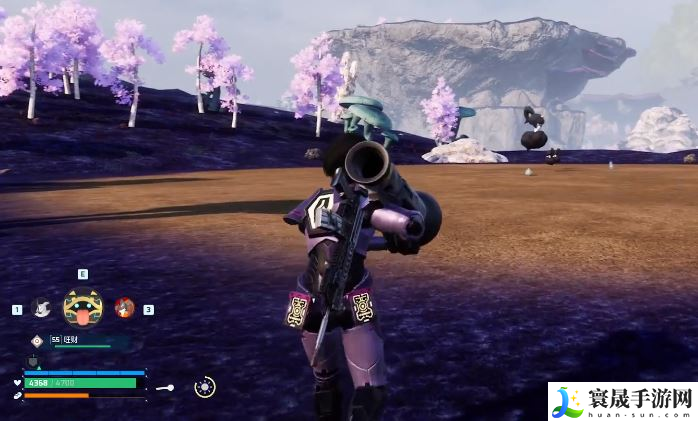Click the sun time-of-day dial icon

[204, 387]
